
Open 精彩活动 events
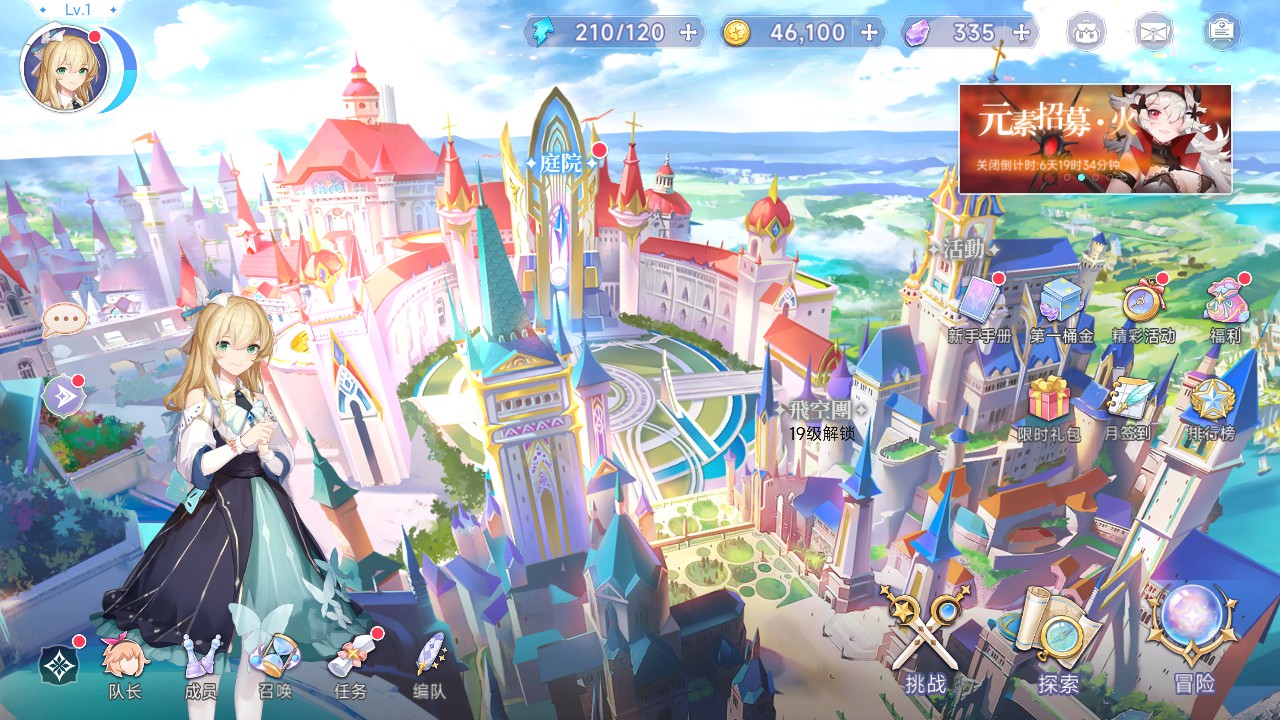coord(1142,305)
